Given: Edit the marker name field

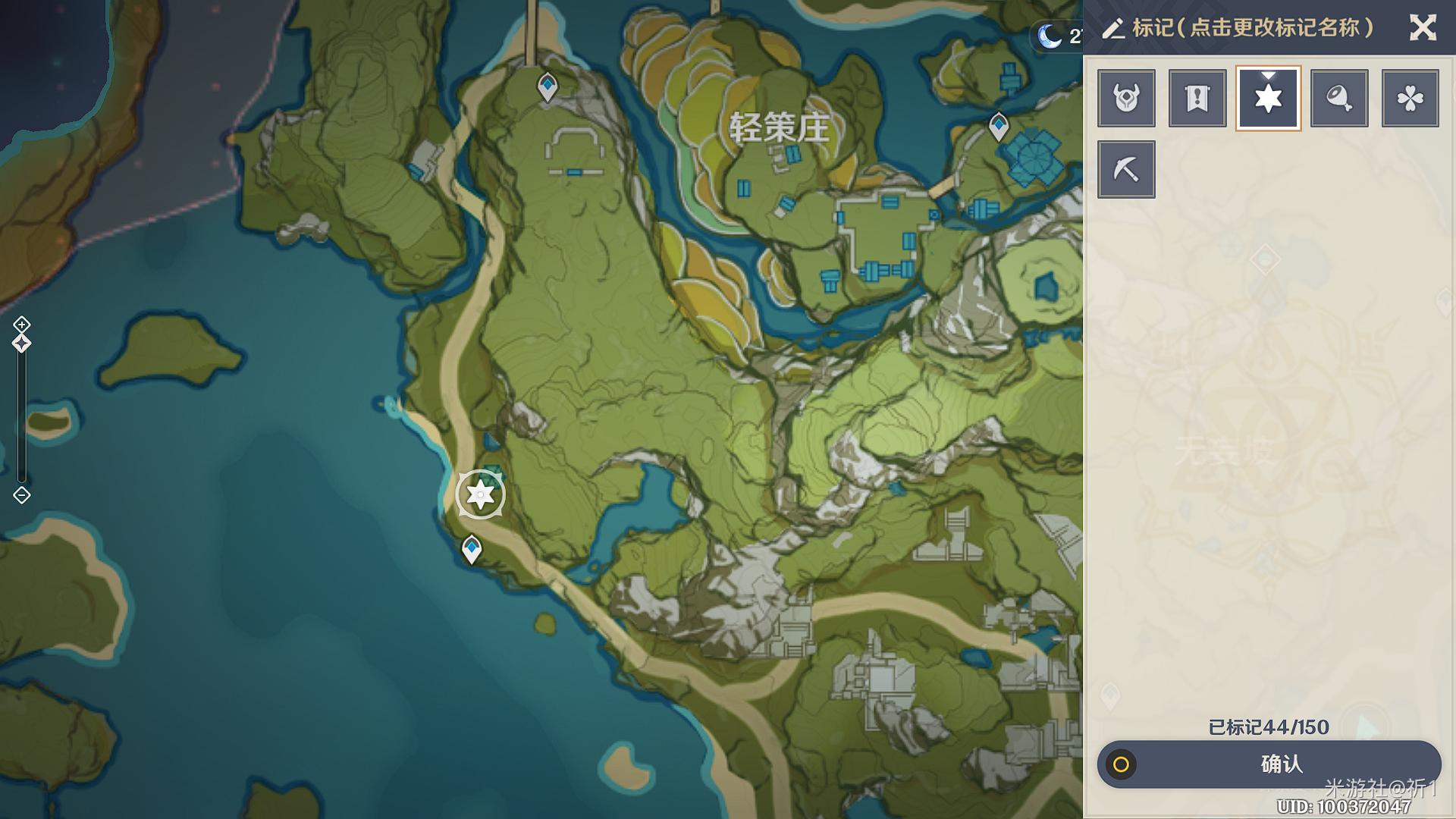Looking at the screenshot, I should point(1251,28).
